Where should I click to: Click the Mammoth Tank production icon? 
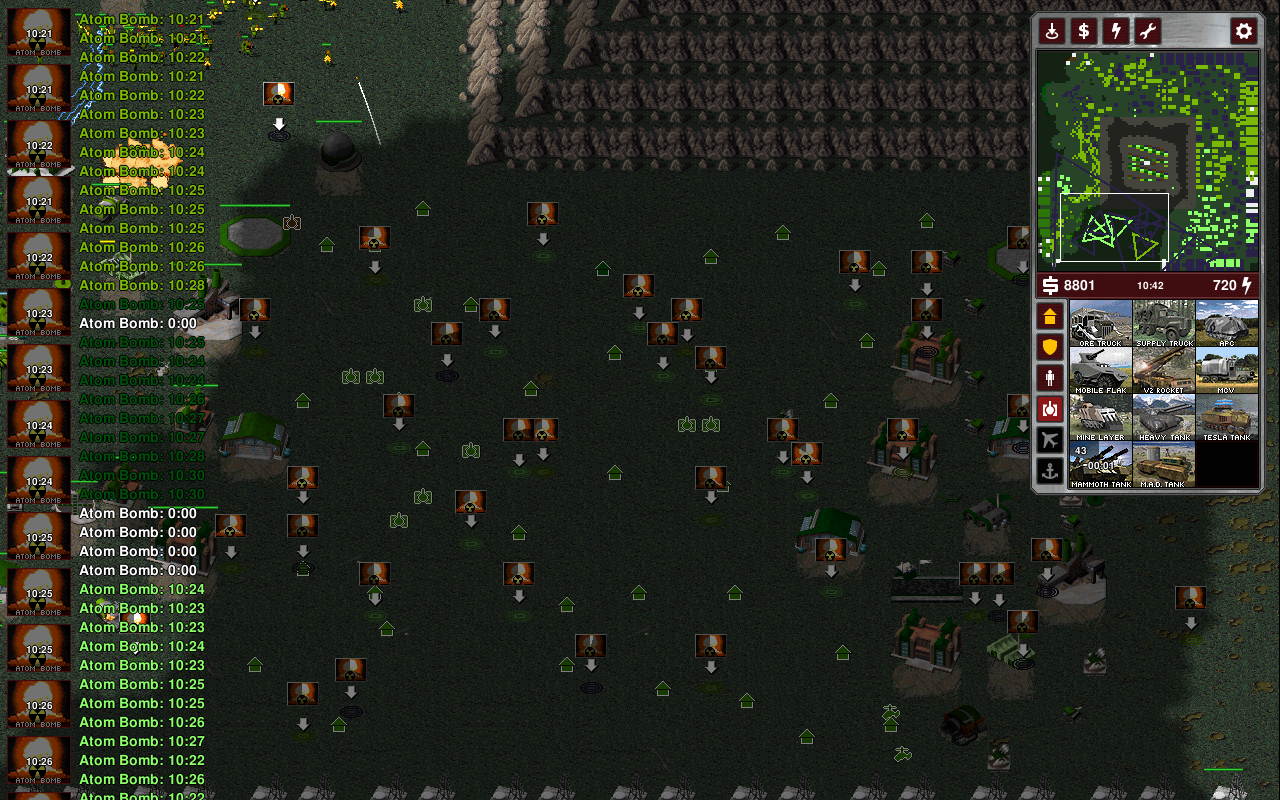click(x=1100, y=464)
